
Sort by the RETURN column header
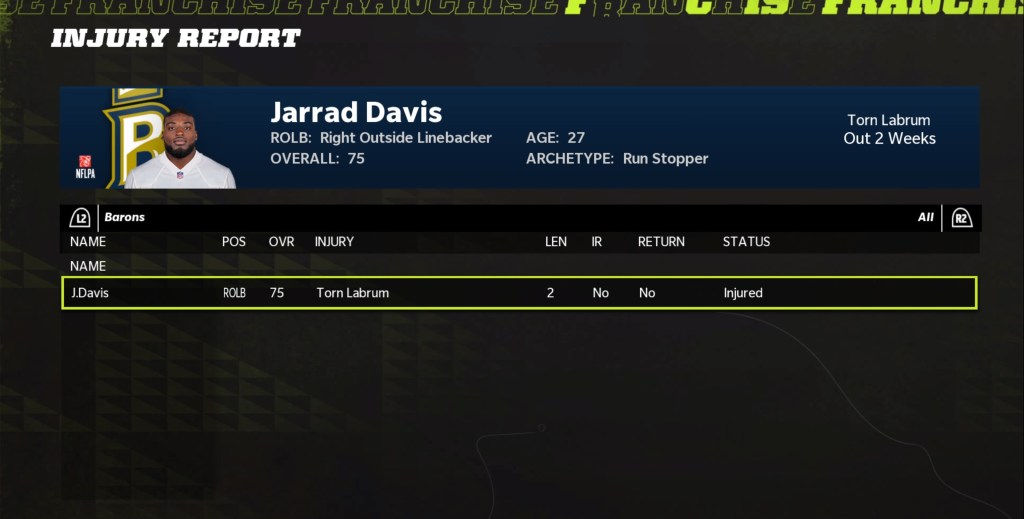[x=661, y=242]
